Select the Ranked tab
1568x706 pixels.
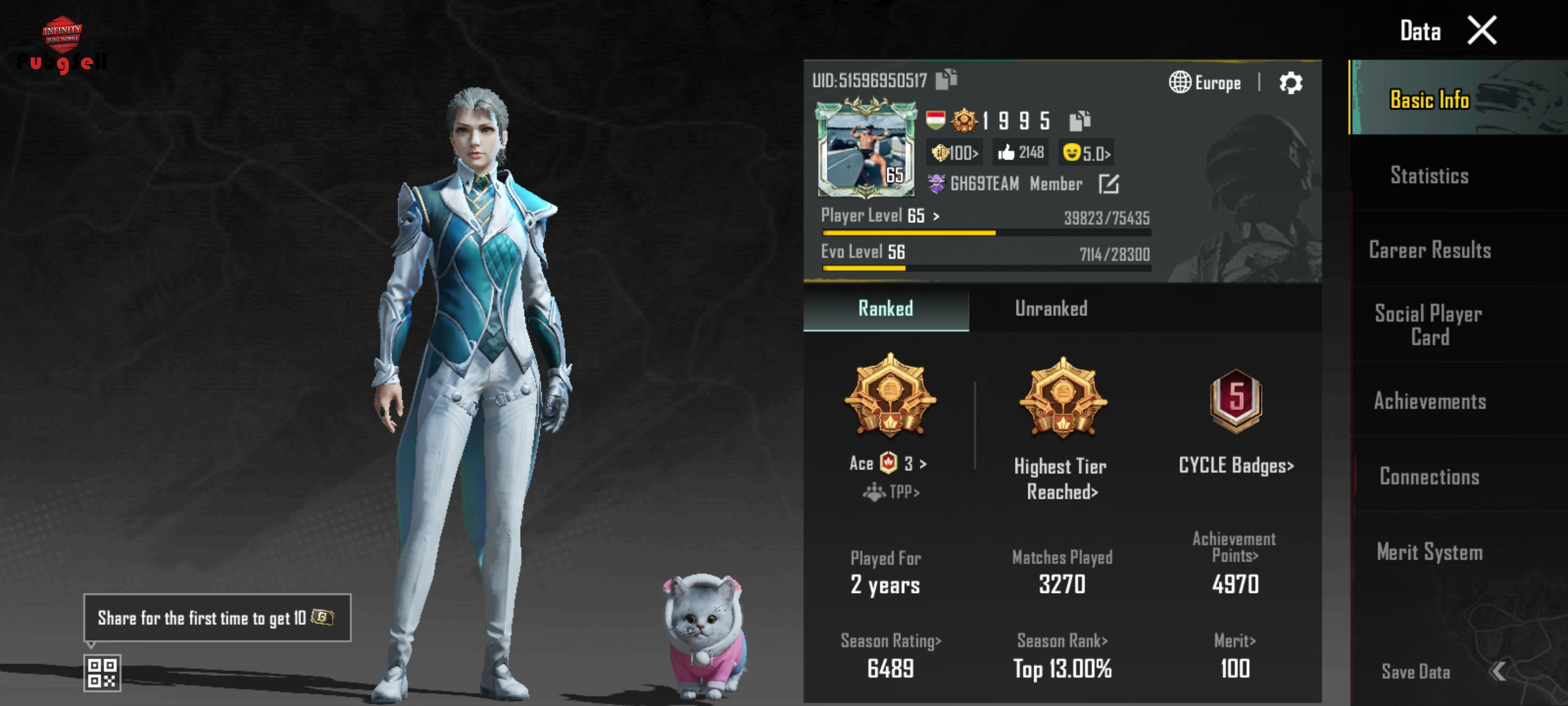coord(885,309)
